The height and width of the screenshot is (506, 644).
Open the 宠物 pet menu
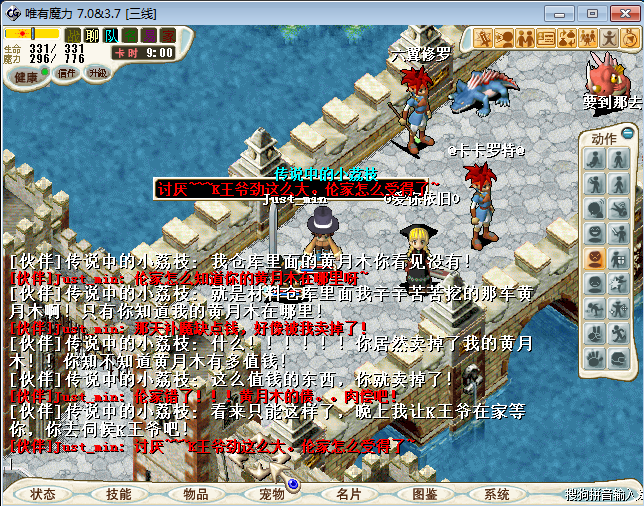(272, 494)
